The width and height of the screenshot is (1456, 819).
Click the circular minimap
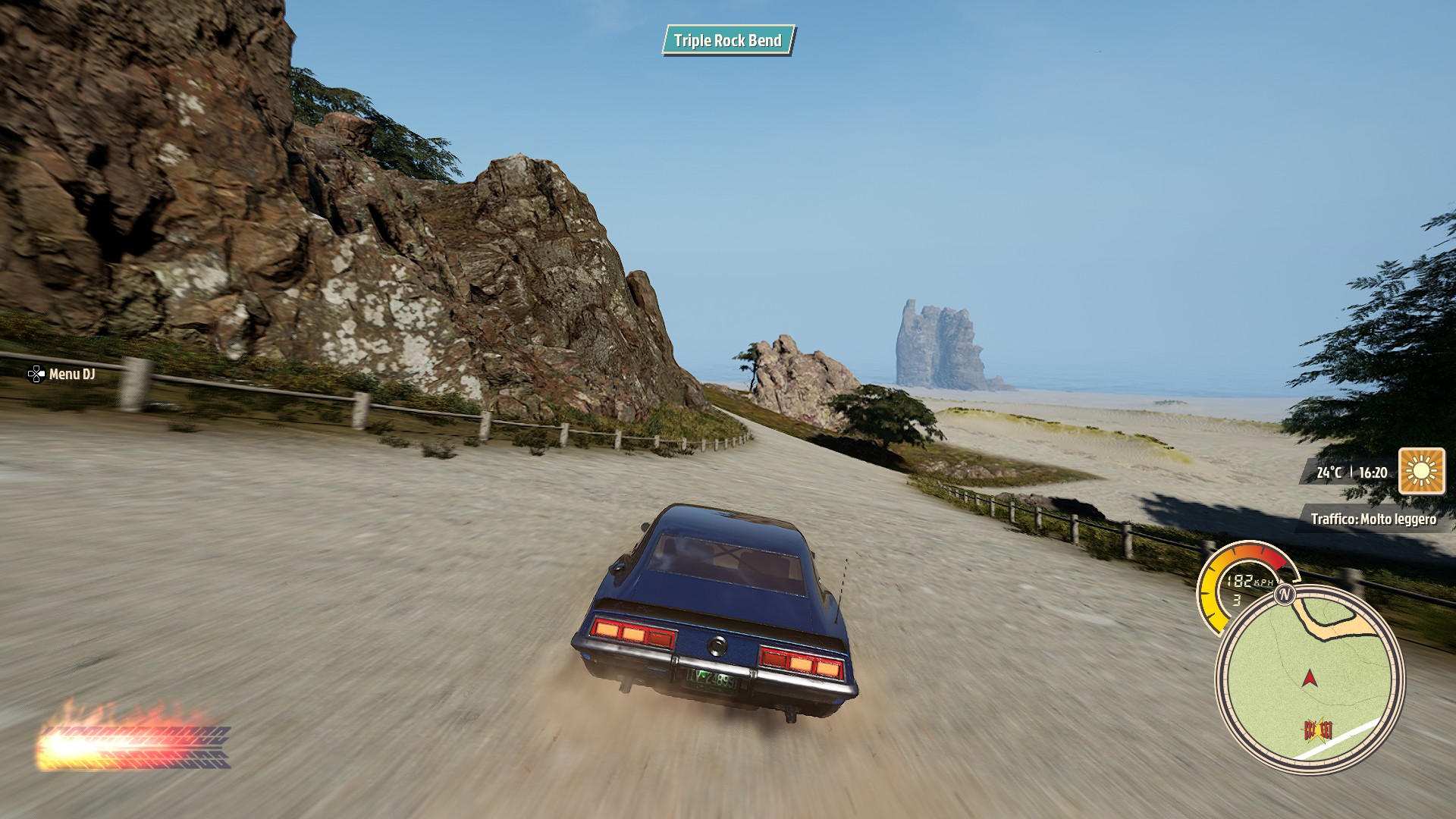click(x=1310, y=679)
